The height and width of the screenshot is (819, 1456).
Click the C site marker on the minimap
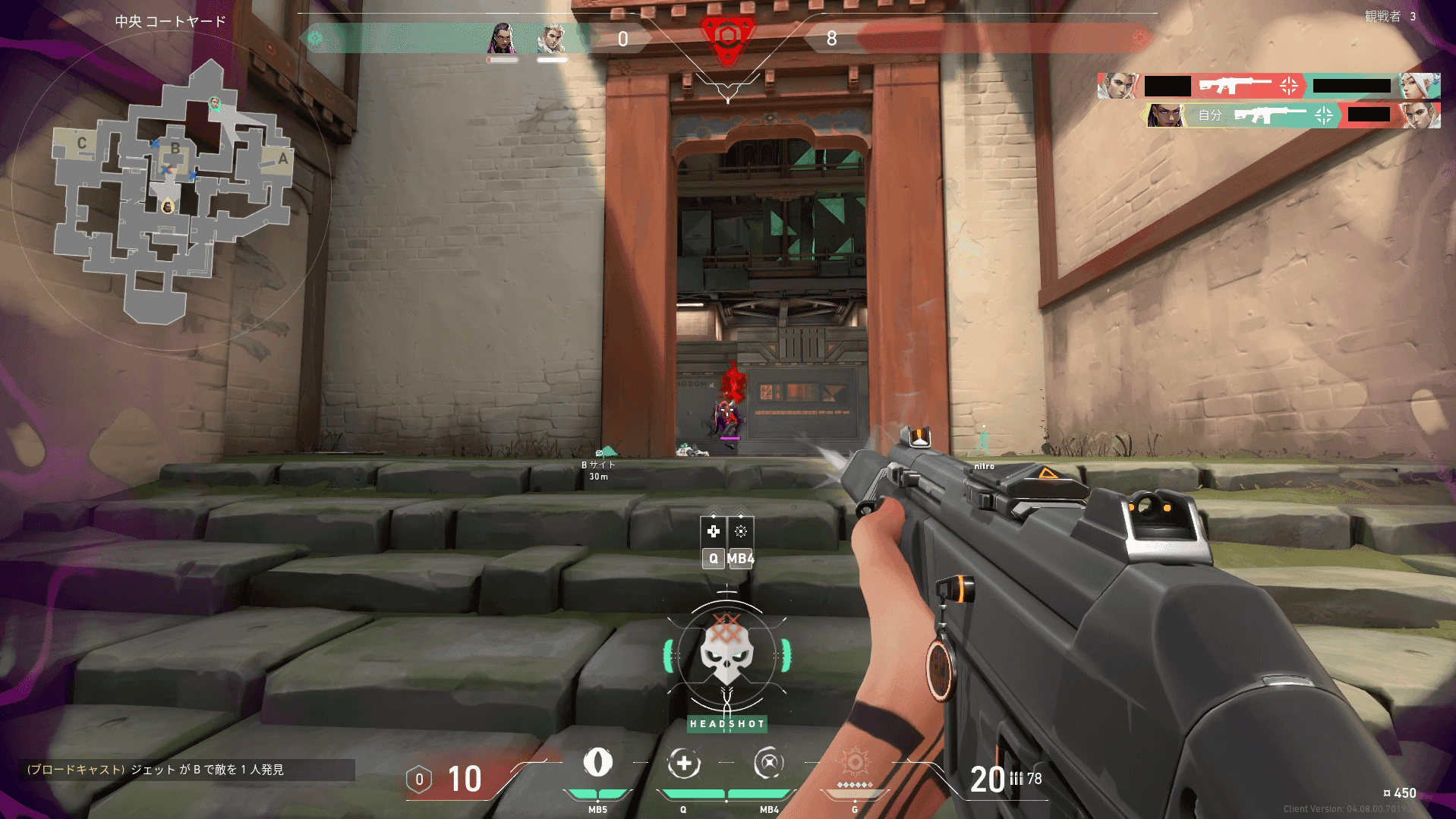[x=82, y=143]
